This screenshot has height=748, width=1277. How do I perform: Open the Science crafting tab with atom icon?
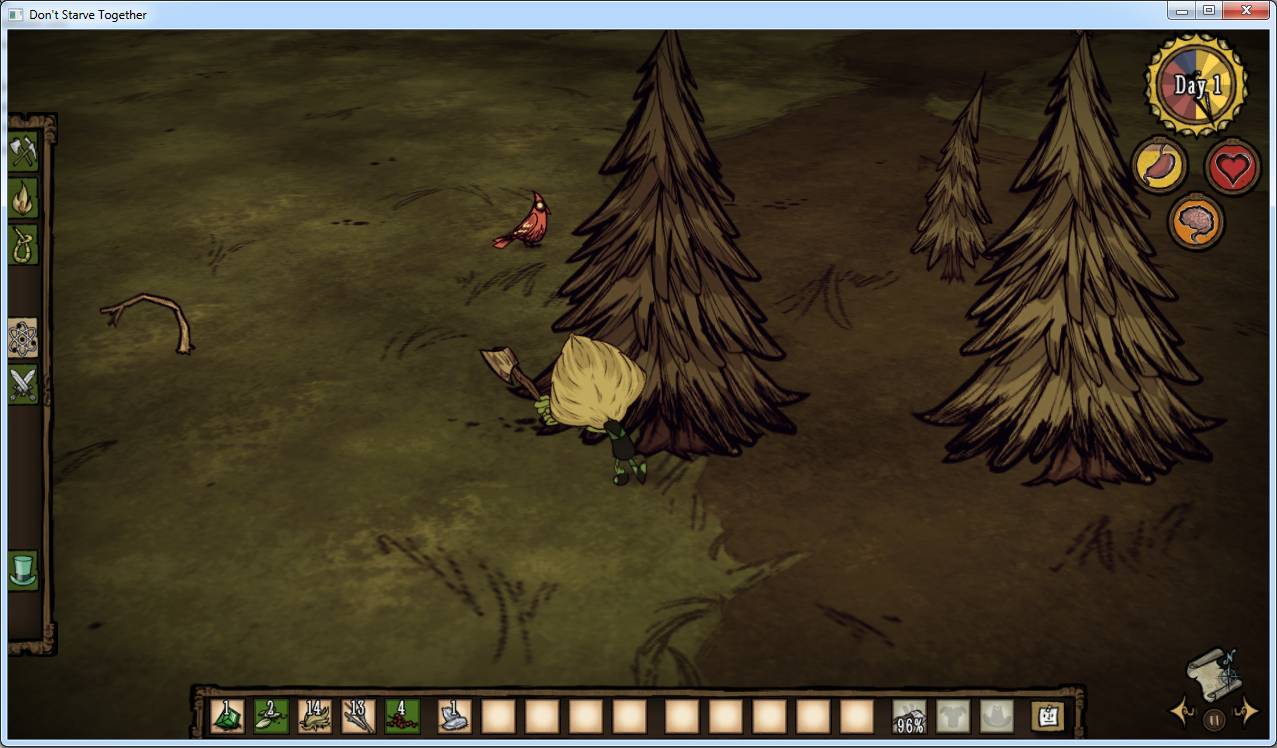(23, 339)
